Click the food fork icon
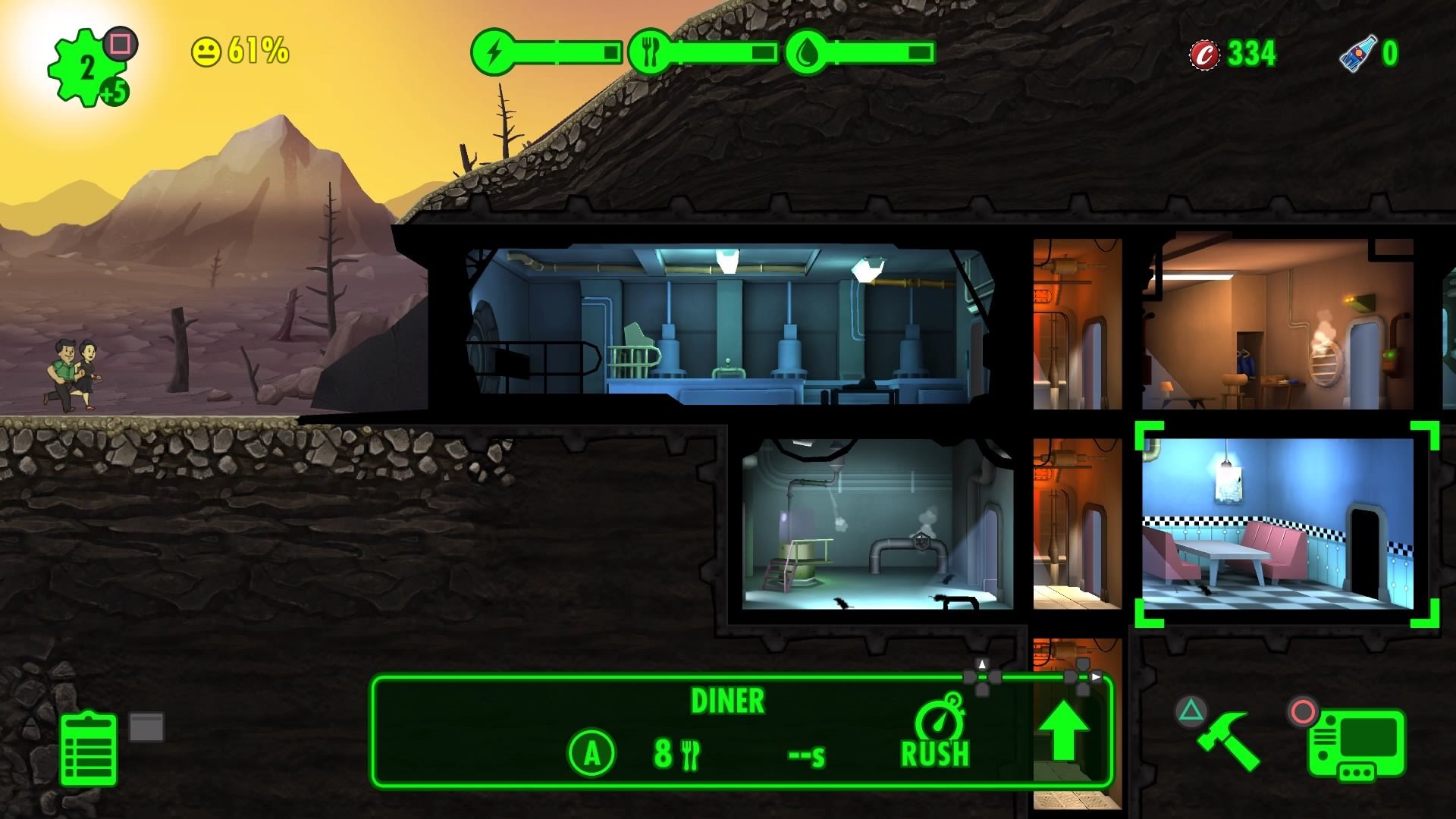Viewport: 1456px width, 819px height. click(650, 53)
